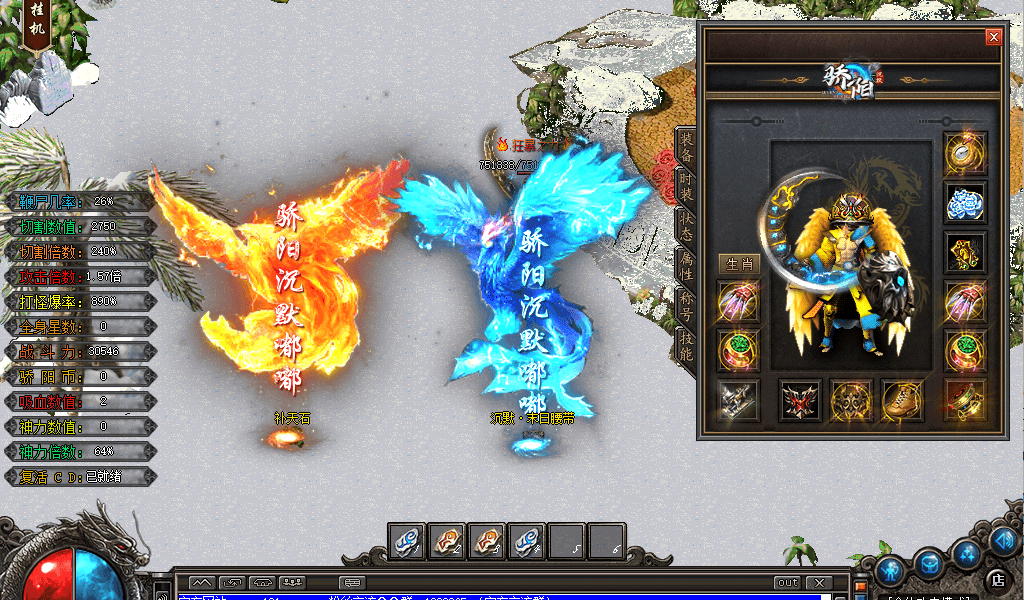Click the chat bar's out button

click(787, 583)
